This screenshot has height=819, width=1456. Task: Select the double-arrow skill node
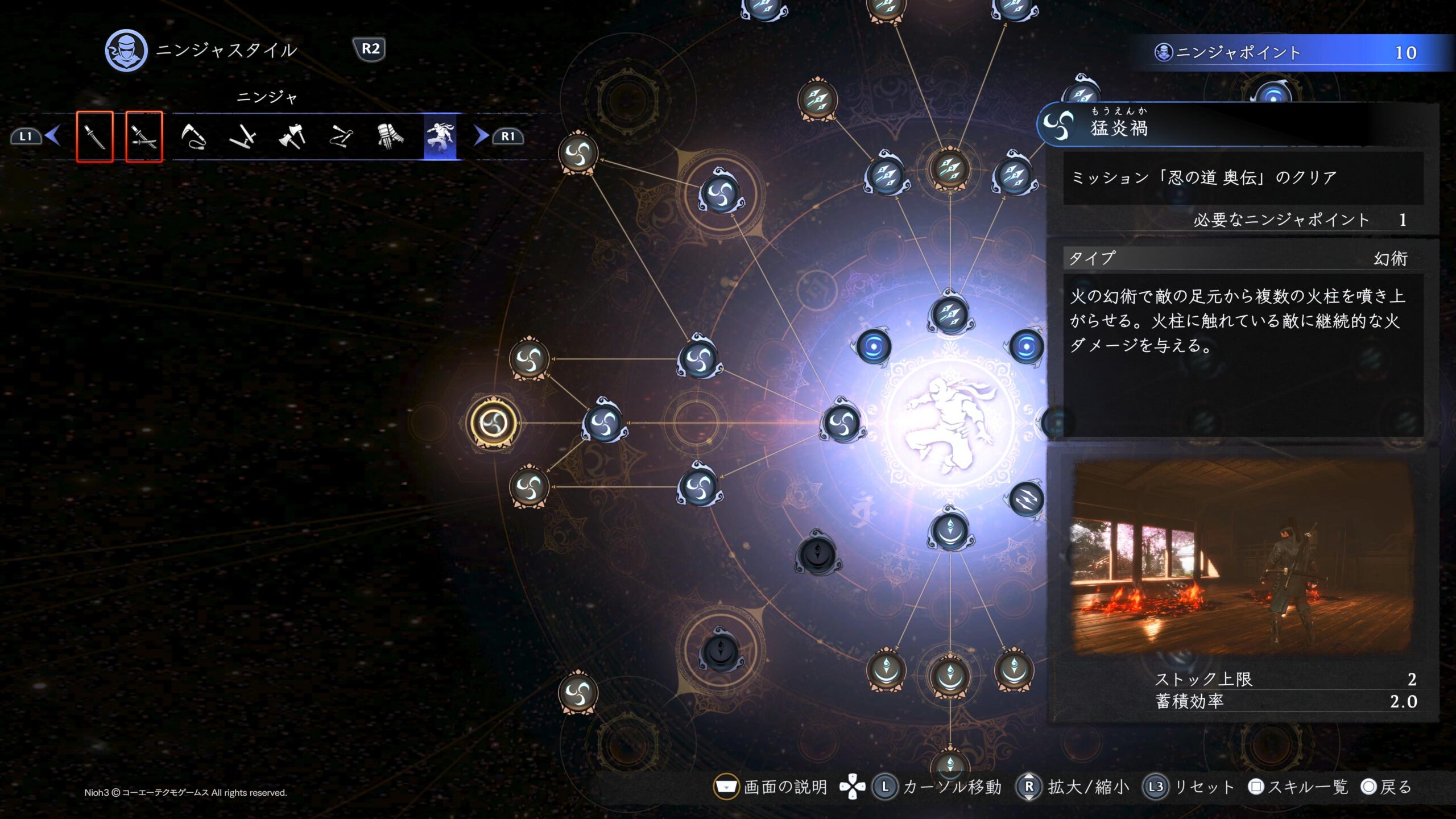click(x=1026, y=499)
